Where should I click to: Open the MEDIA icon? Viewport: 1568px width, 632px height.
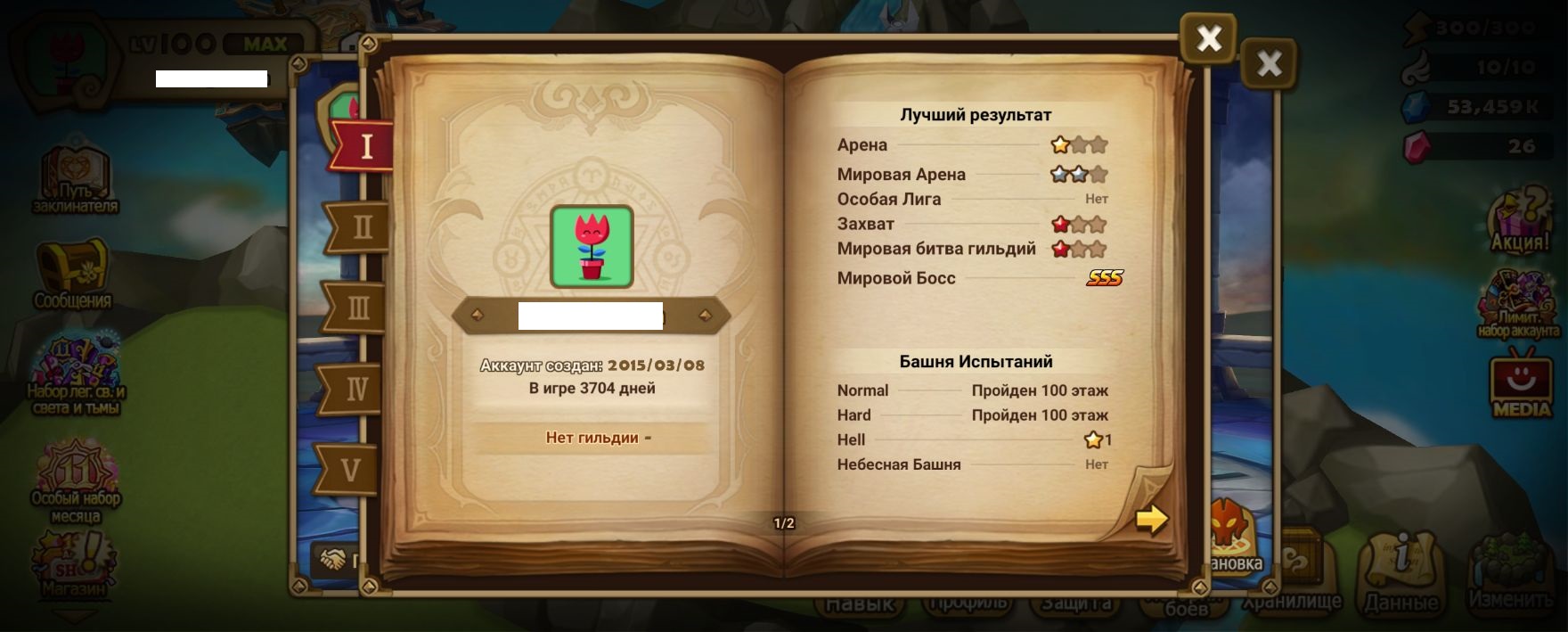(1521, 386)
